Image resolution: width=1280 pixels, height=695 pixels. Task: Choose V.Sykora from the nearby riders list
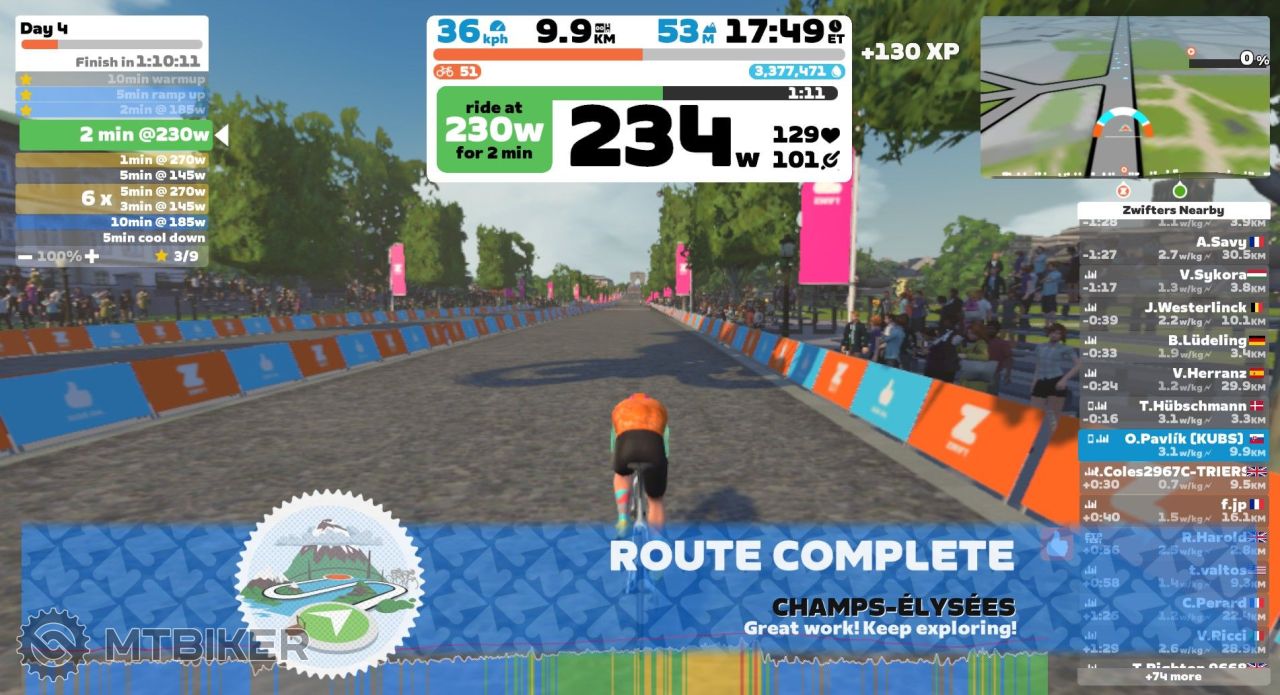coord(1173,281)
